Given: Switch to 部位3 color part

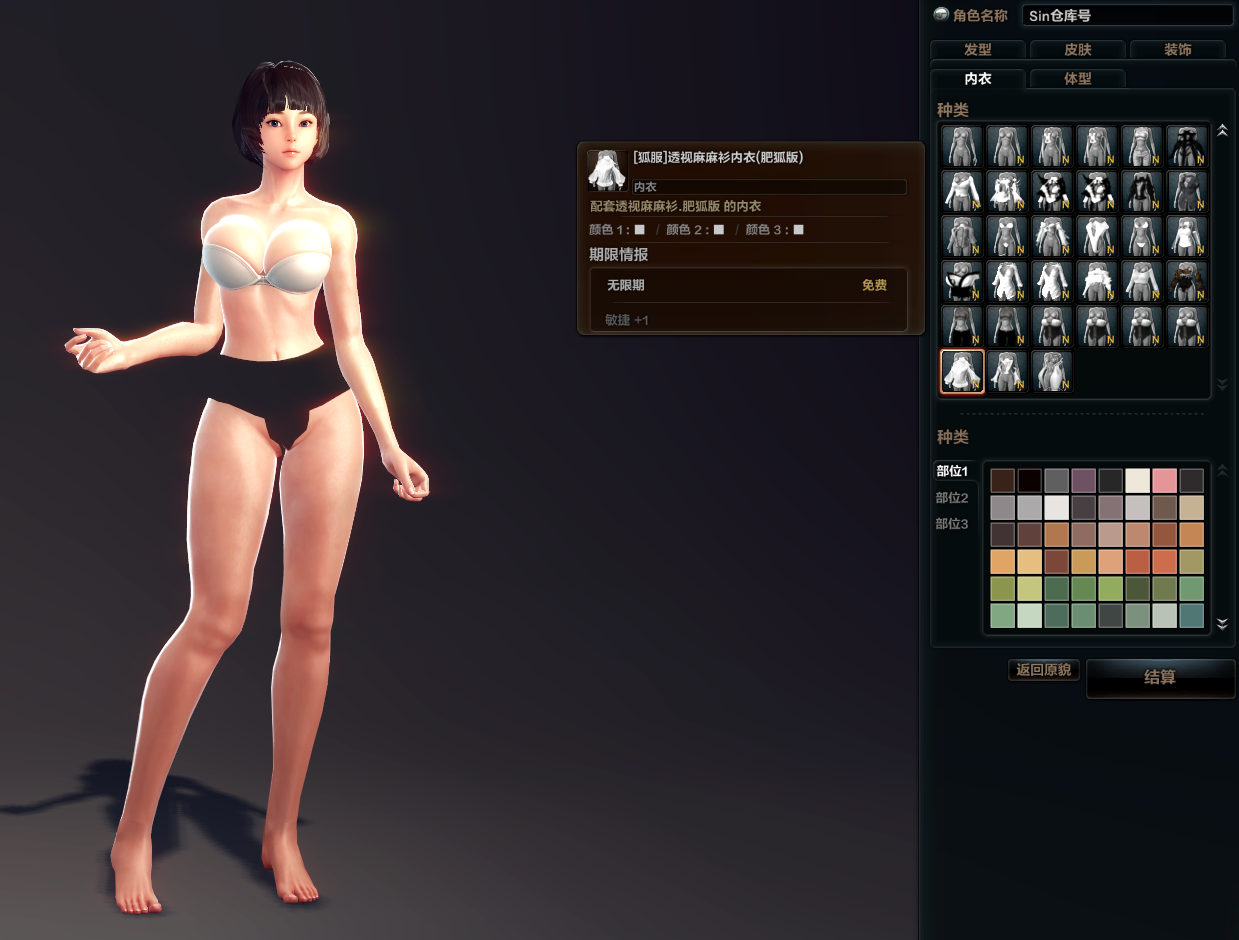Looking at the screenshot, I should click(x=952, y=524).
